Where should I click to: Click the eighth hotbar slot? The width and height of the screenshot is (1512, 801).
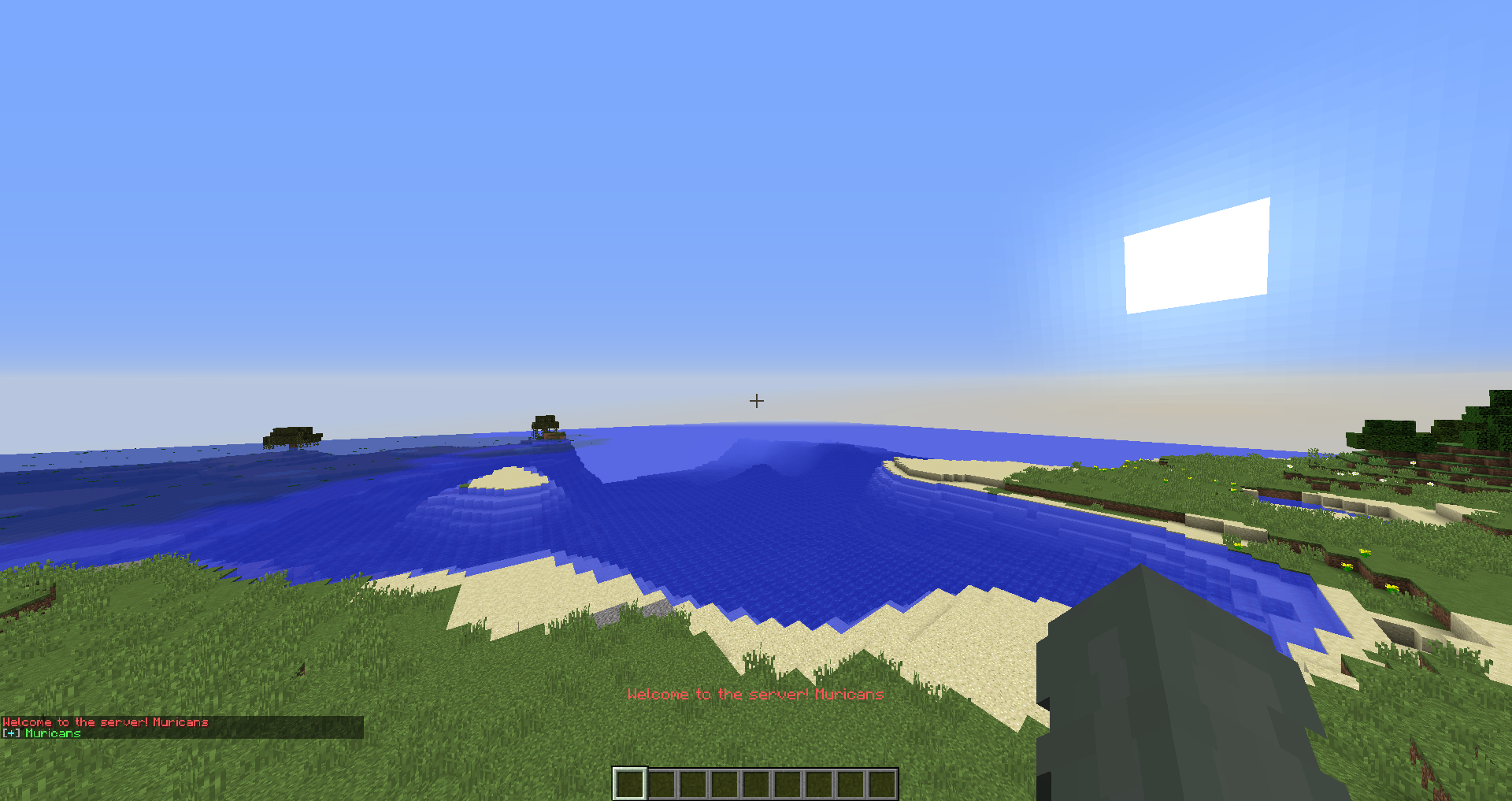point(850,781)
